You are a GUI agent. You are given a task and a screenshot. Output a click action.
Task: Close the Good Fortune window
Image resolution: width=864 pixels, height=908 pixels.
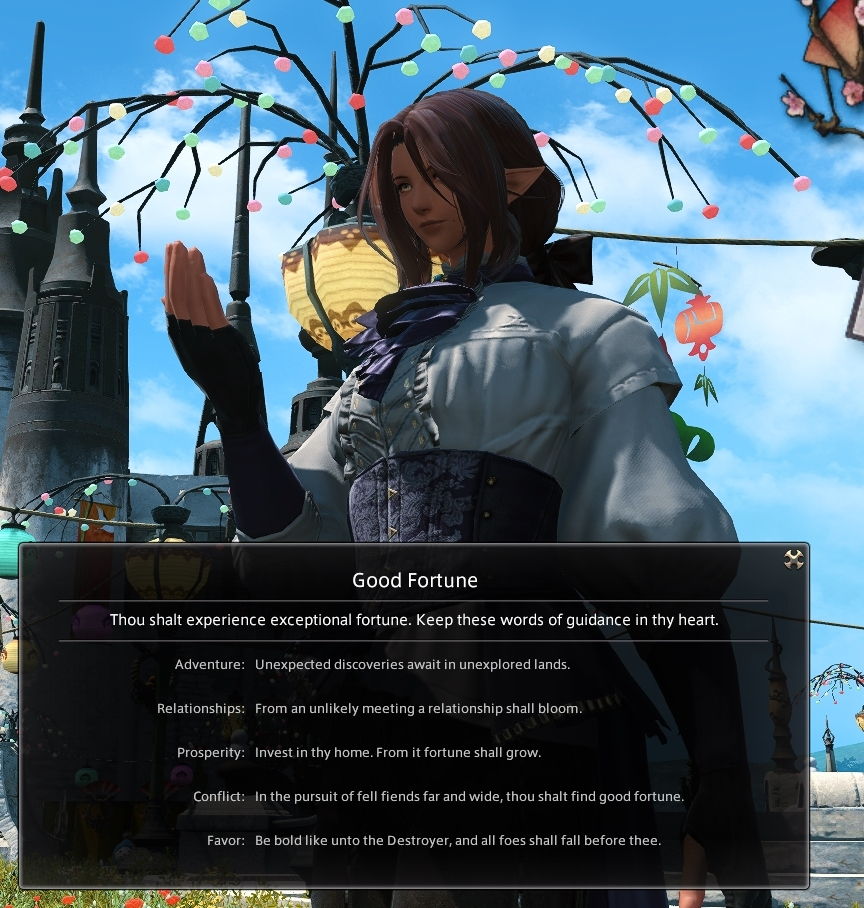[793, 560]
